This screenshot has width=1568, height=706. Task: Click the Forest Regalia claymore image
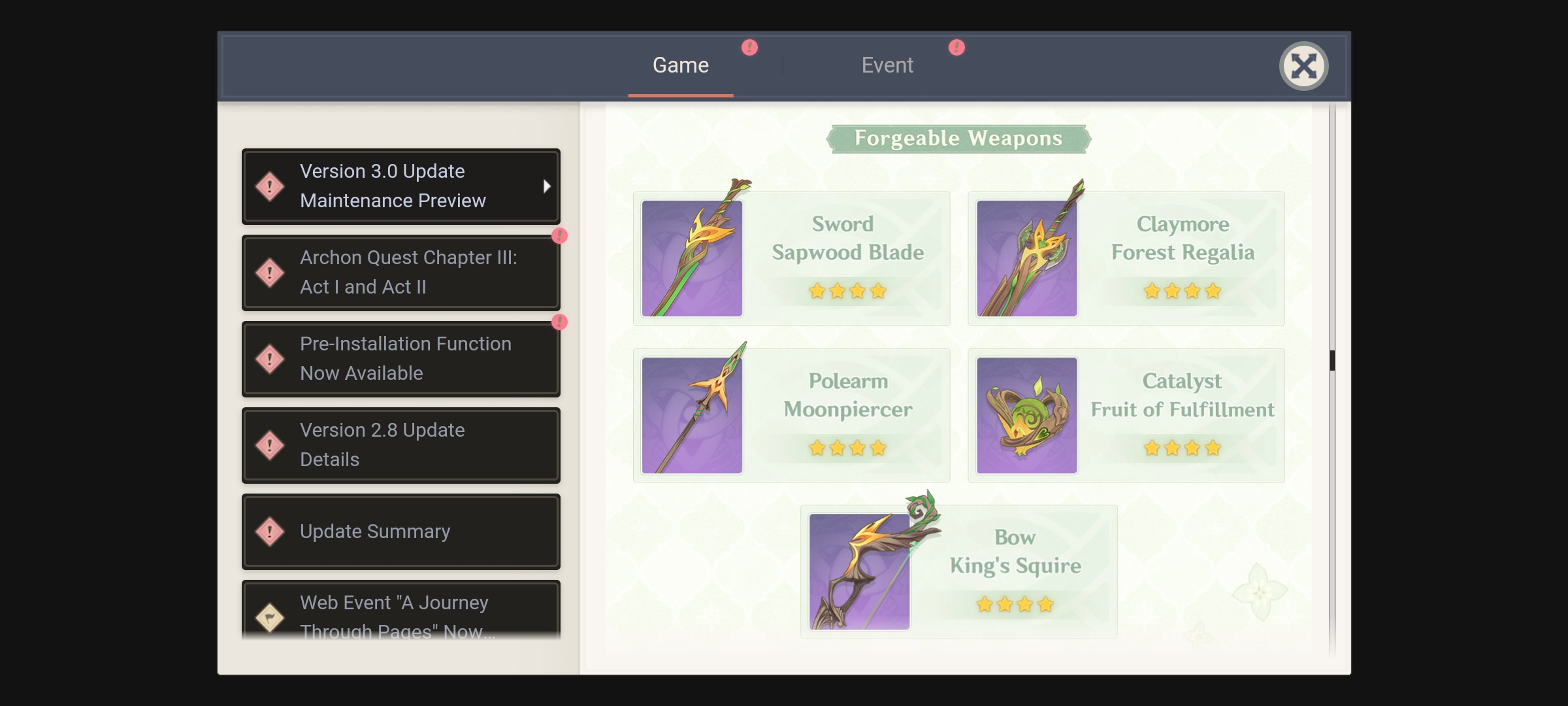click(x=1027, y=258)
